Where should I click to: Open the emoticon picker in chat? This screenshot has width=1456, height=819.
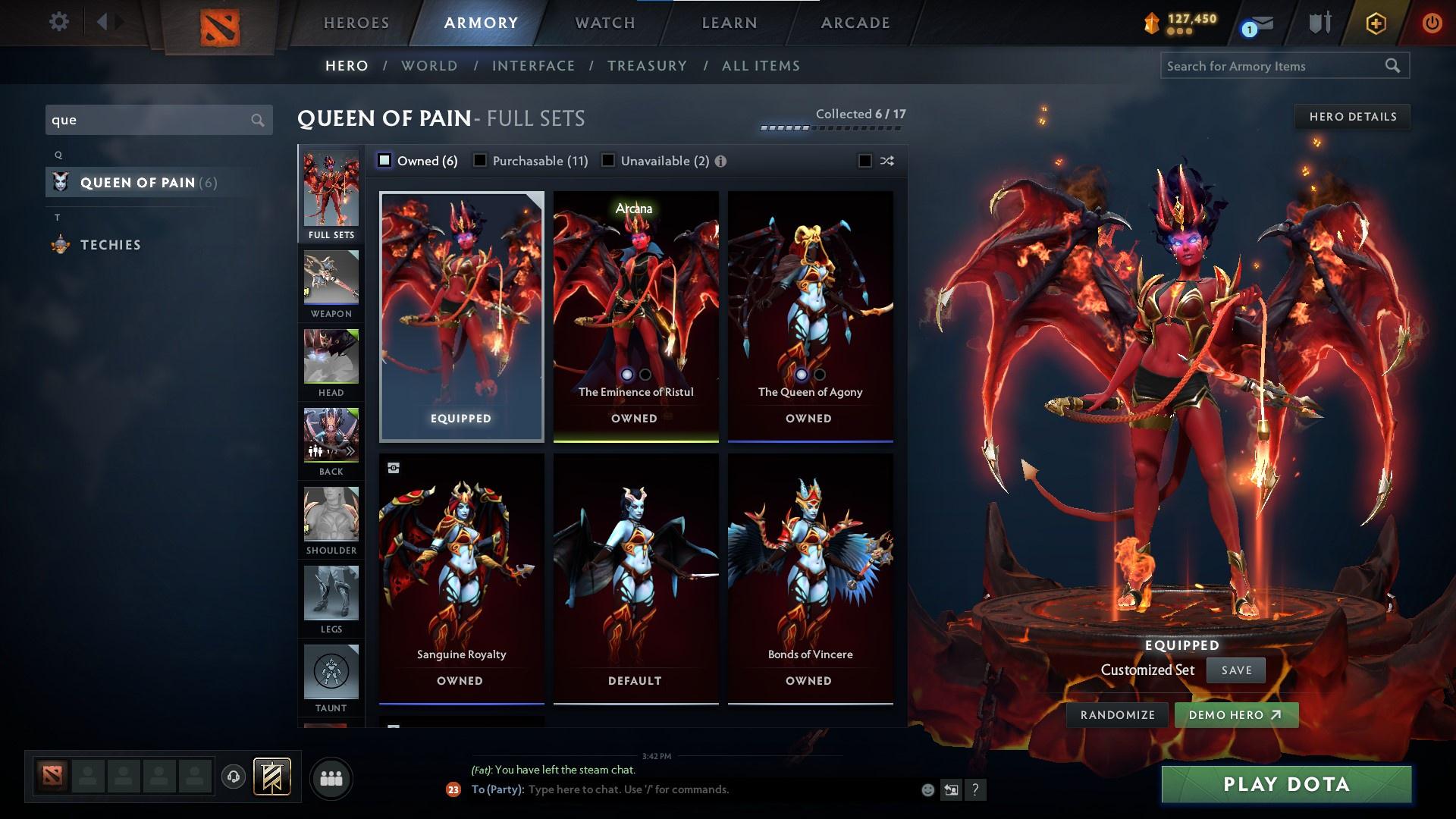click(x=927, y=789)
